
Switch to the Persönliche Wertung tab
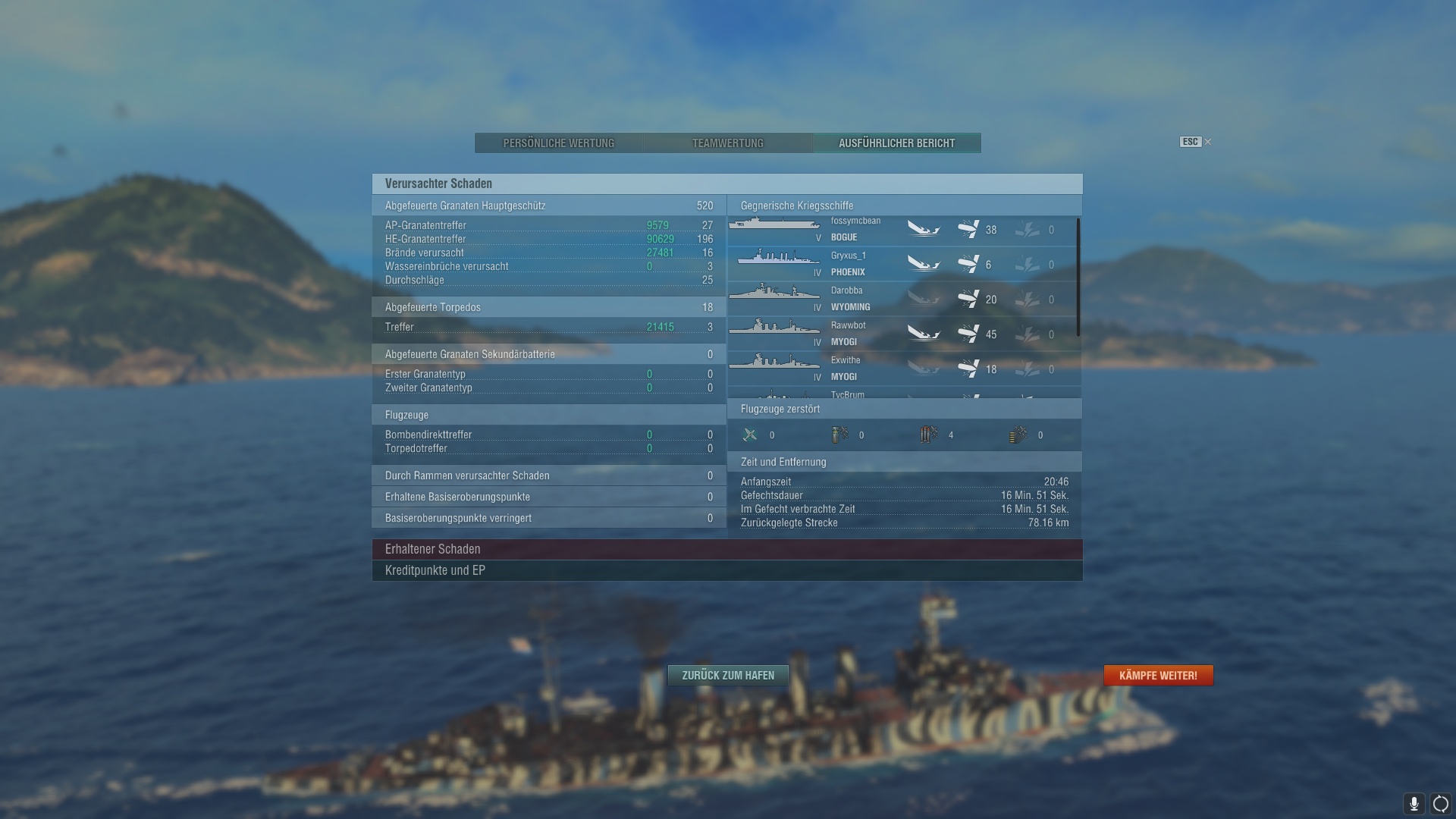(559, 143)
